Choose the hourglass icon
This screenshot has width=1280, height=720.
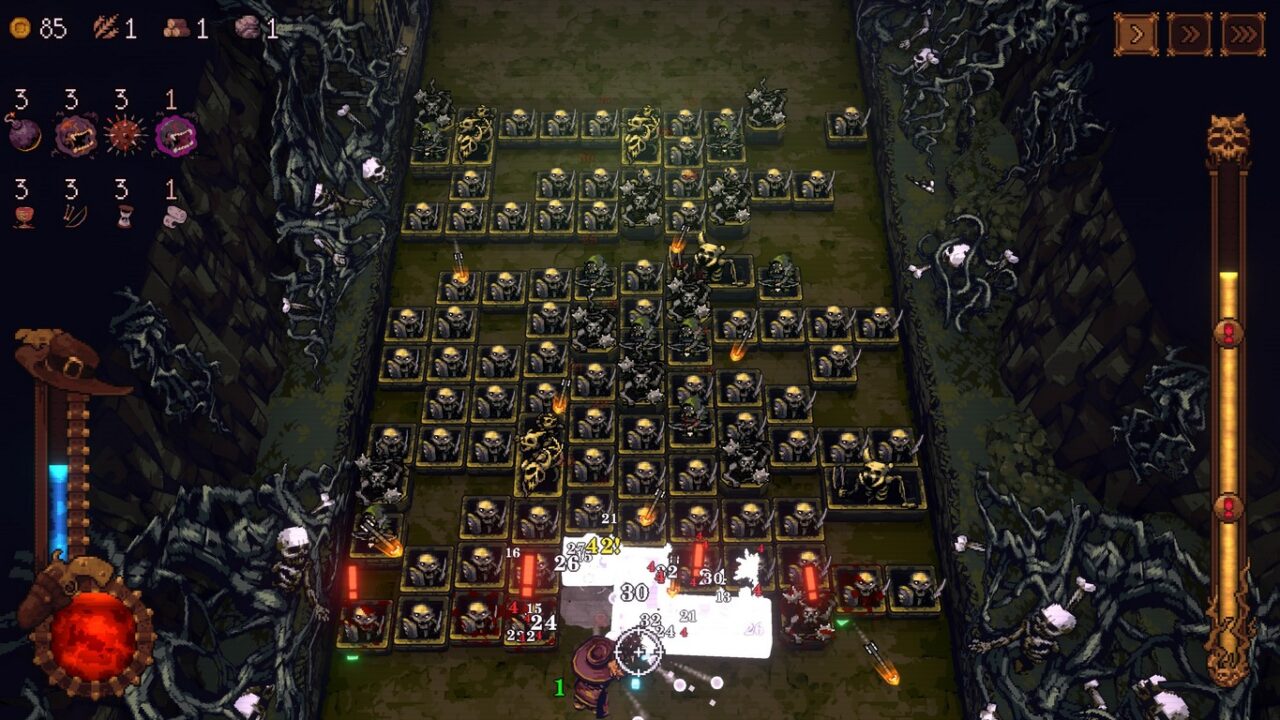(124, 216)
